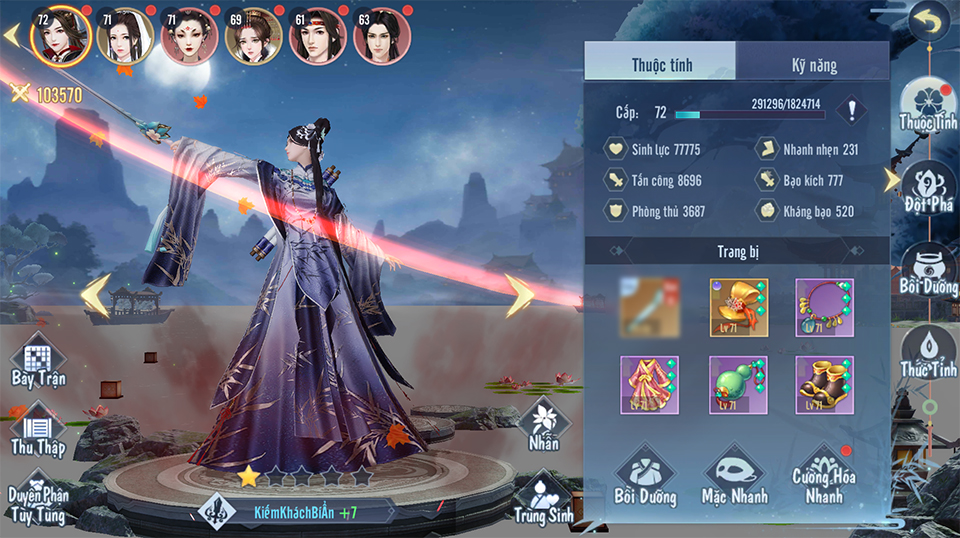
Task: Go back with the return arrow button
Action: point(927,21)
